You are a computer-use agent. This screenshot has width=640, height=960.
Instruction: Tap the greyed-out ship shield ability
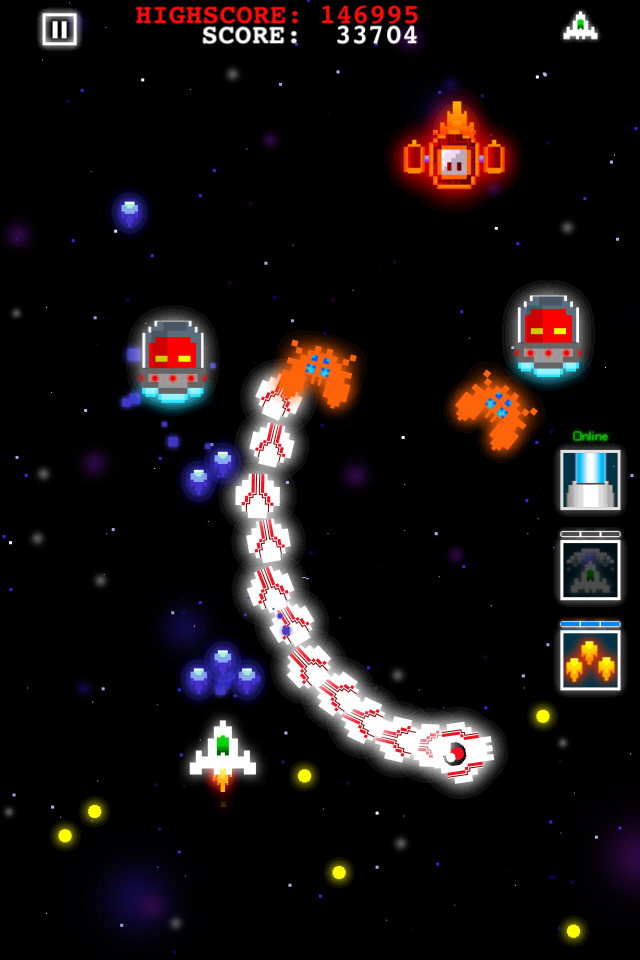click(x=590, y=570)
